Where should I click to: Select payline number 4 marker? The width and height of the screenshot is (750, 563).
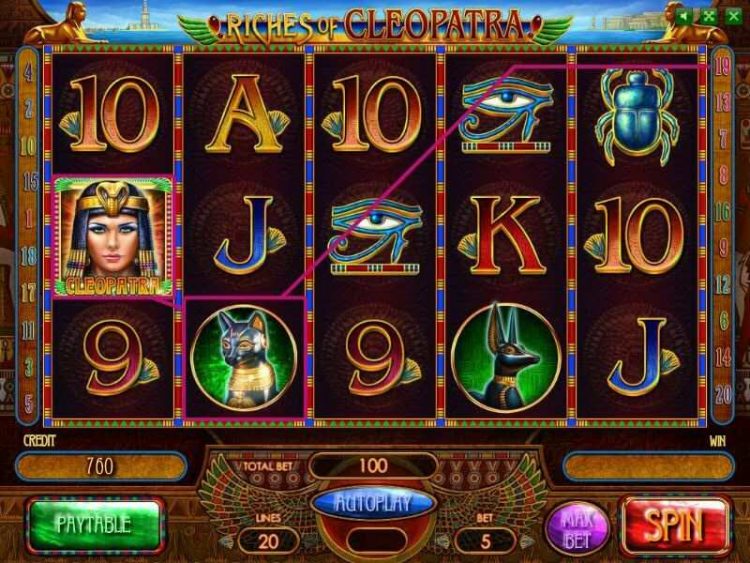29,73
